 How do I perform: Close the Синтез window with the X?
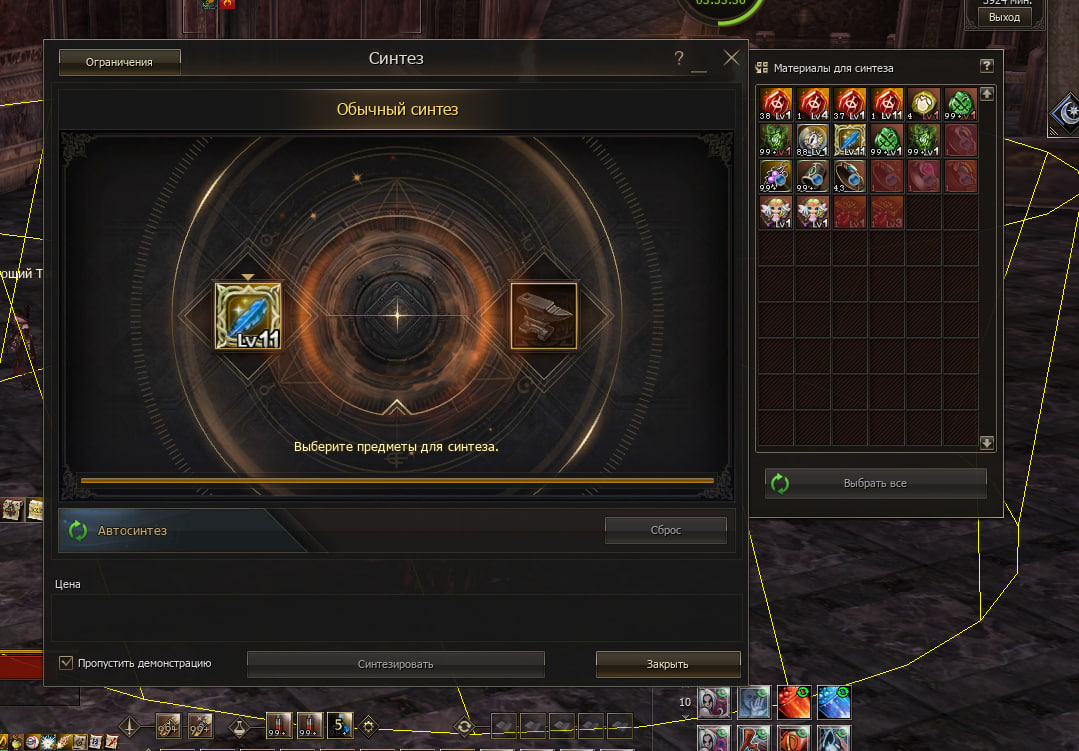click(731, 58)
